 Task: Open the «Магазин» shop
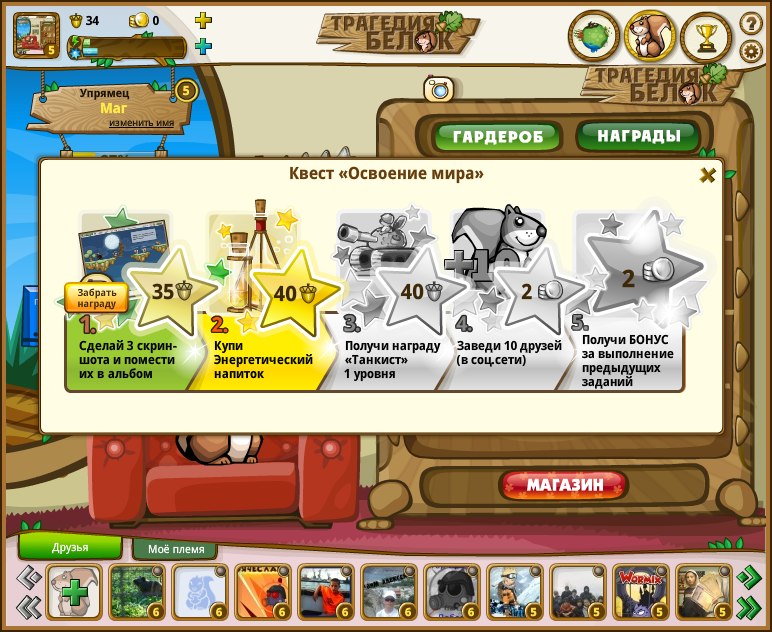[564, 485]
